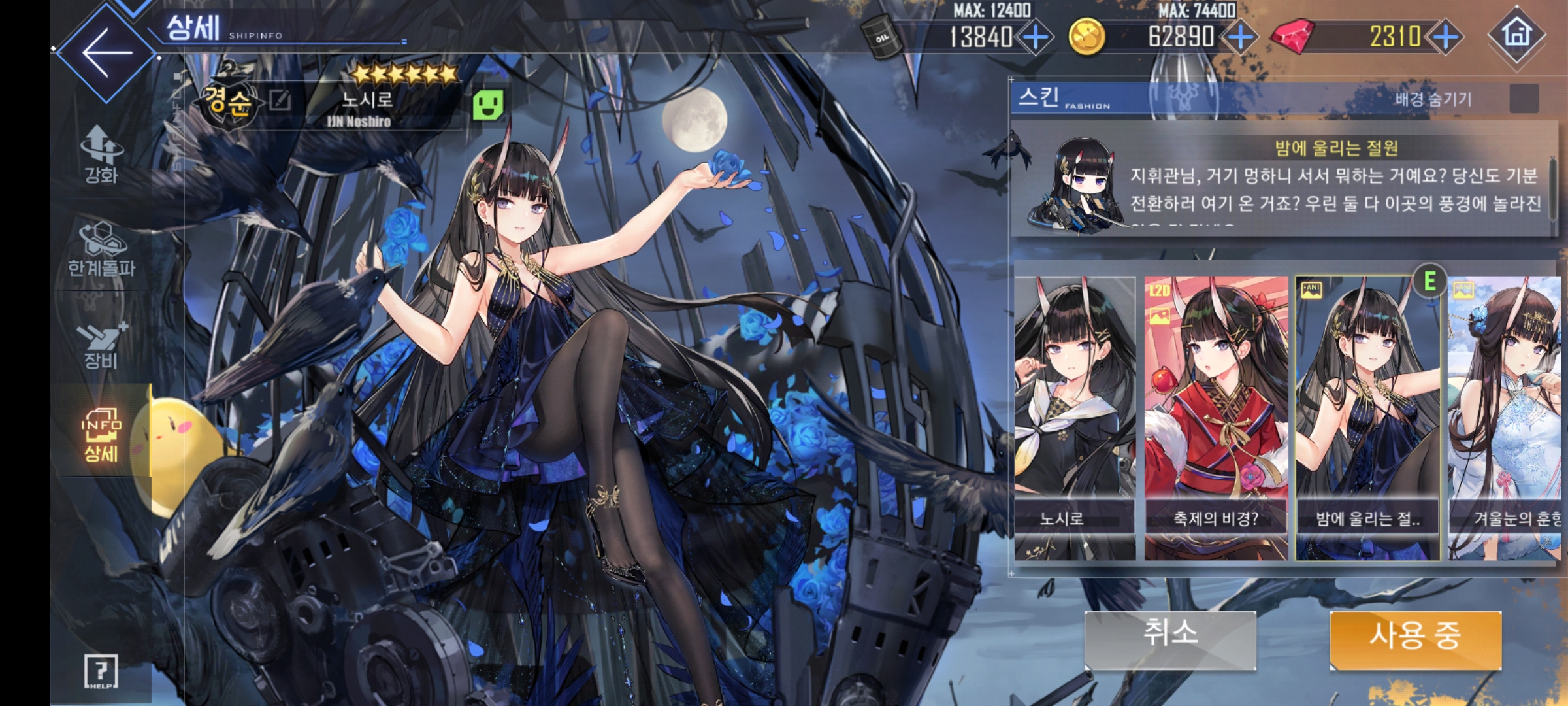The width and height of the screenshot is (1568, 706).
Task: Cancel with the 취소 button
Action: pyautogui.click(x=1170, y=639)
